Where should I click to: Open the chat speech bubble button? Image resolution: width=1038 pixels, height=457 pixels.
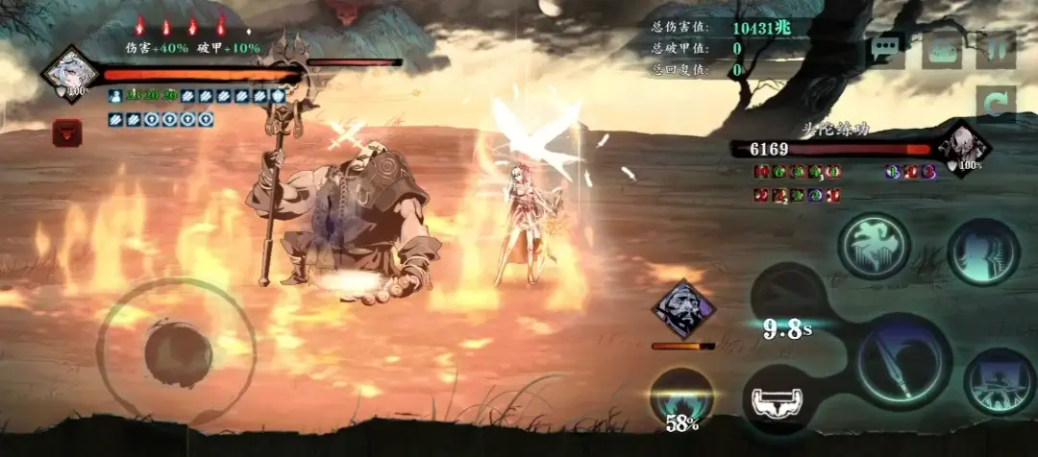(x=886, y=50)
